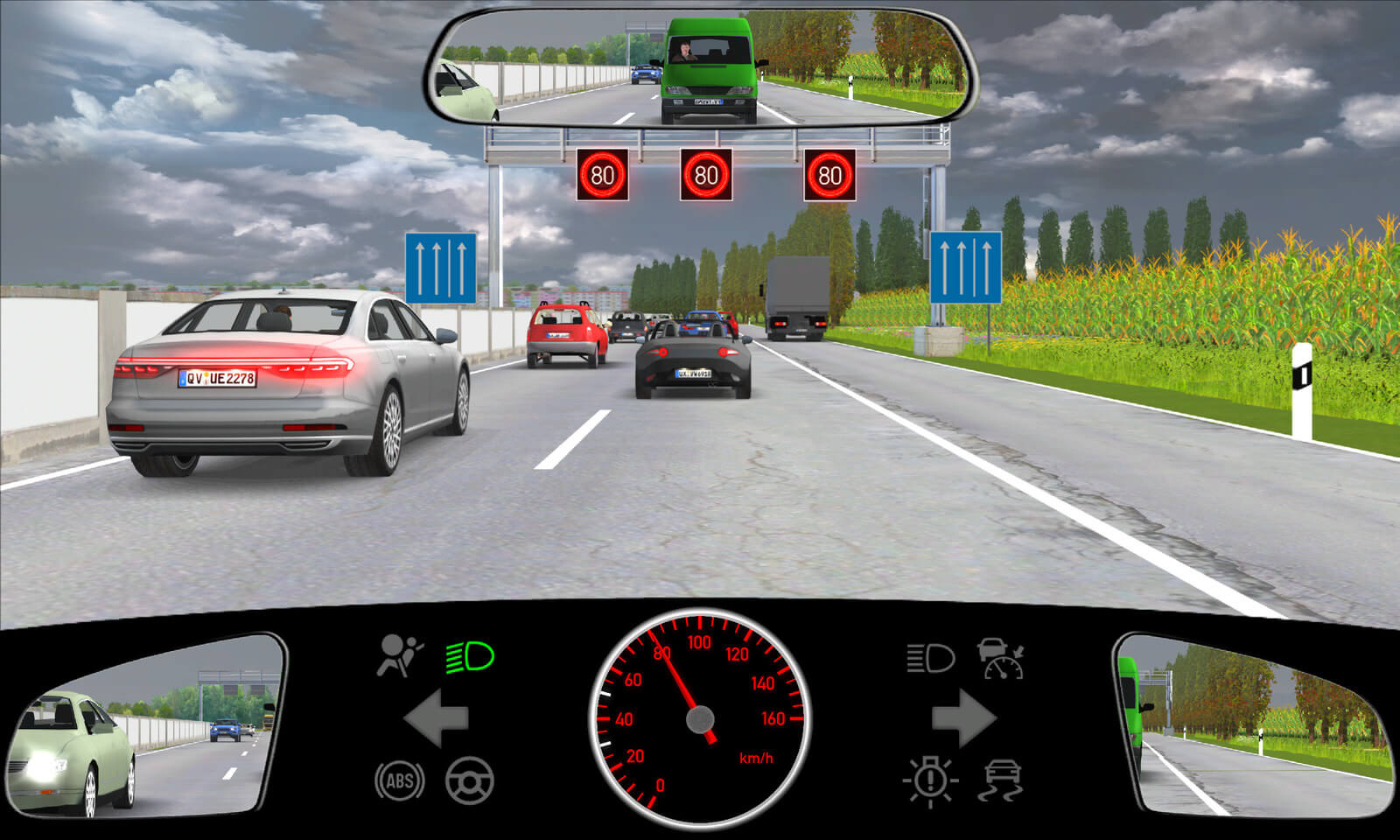Activate the left turn signal arrow

[x=437, y=718]
